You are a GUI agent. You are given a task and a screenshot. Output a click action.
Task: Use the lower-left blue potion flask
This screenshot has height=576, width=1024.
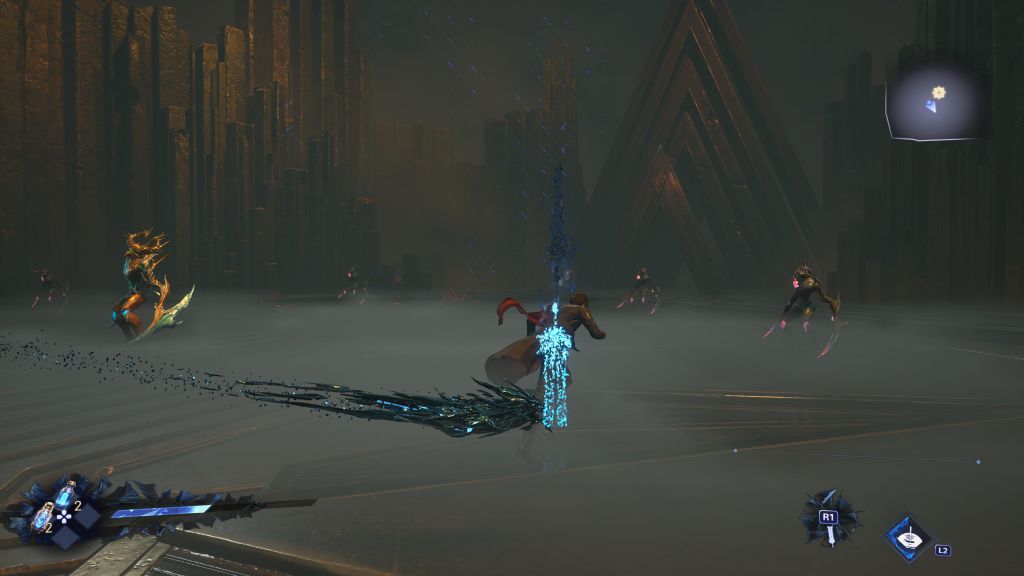tap(43, 517)
